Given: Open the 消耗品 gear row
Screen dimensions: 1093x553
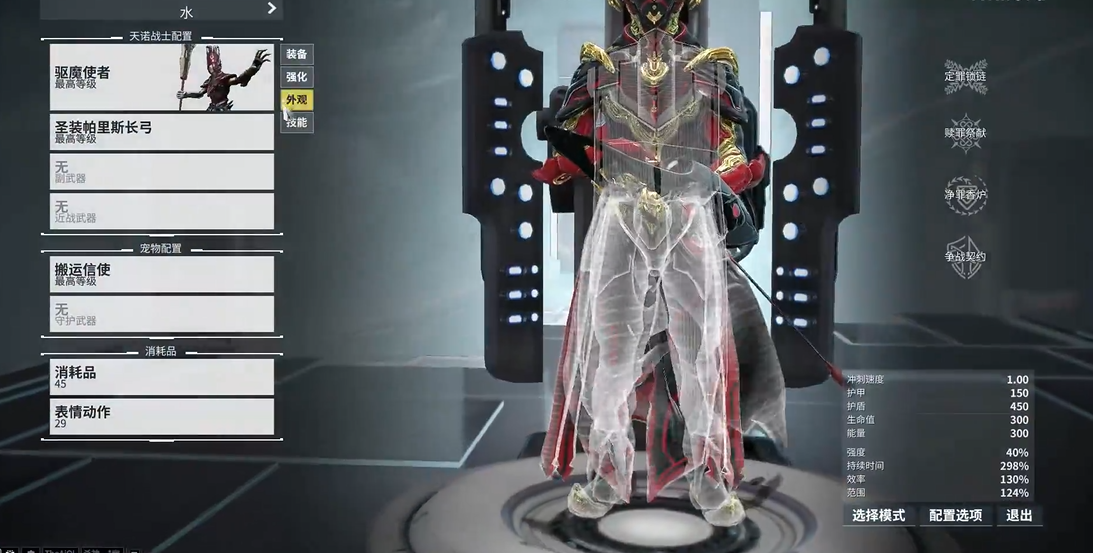Looking at the screenshot, I should pos(161,377).
